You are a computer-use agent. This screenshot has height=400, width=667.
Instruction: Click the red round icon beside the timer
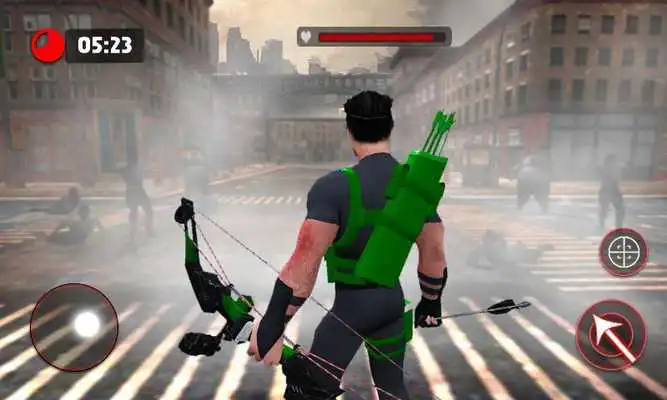click(x=47, y=45)
